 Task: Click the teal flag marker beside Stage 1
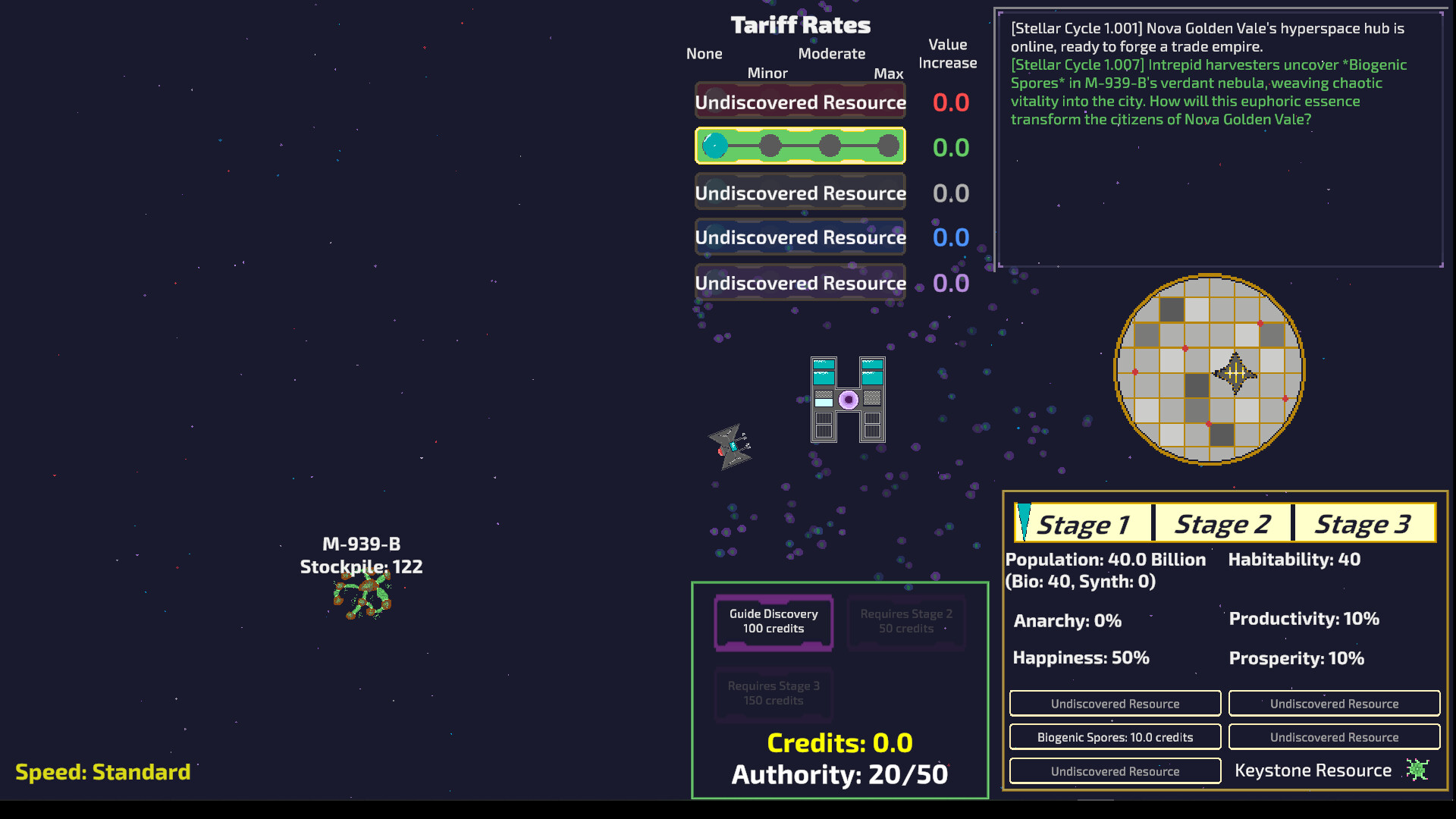coord(1025,522)
